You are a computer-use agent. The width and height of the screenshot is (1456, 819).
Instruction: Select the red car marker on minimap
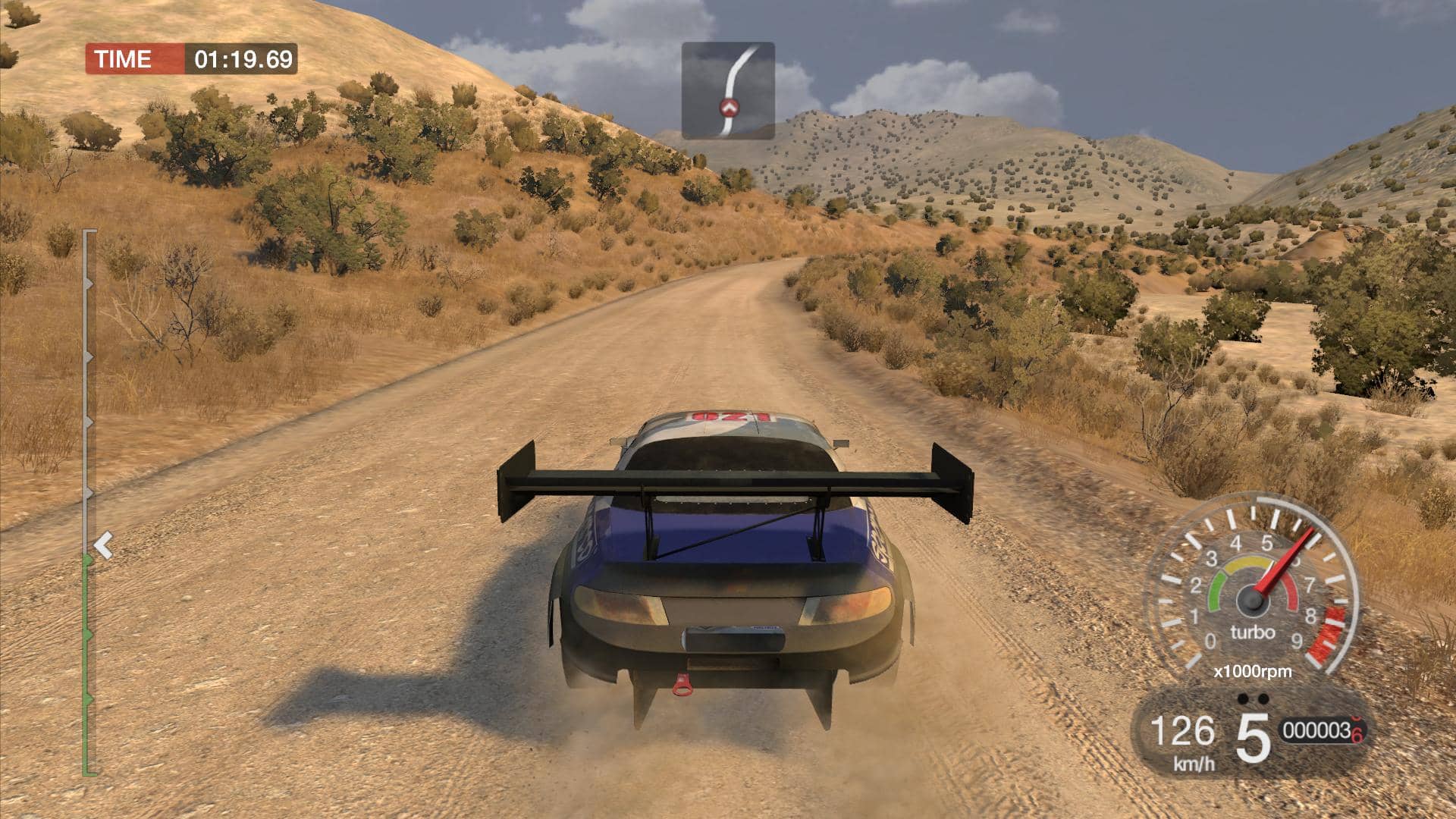[730, 107]
